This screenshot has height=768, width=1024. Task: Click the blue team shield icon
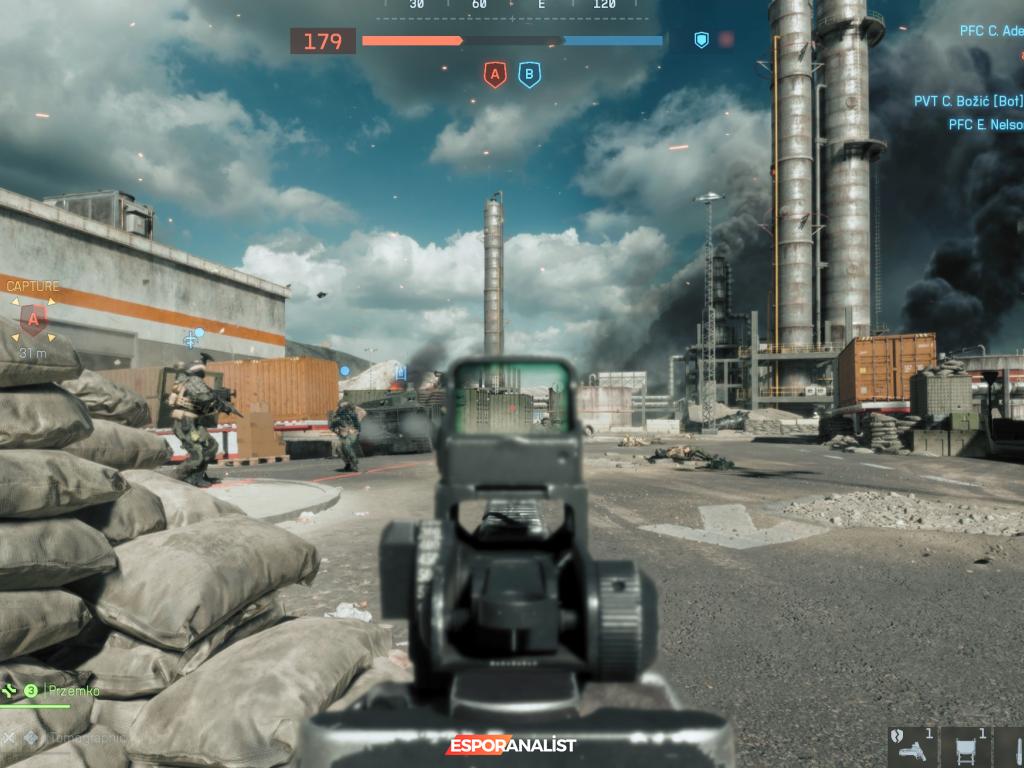coord(701,40)
